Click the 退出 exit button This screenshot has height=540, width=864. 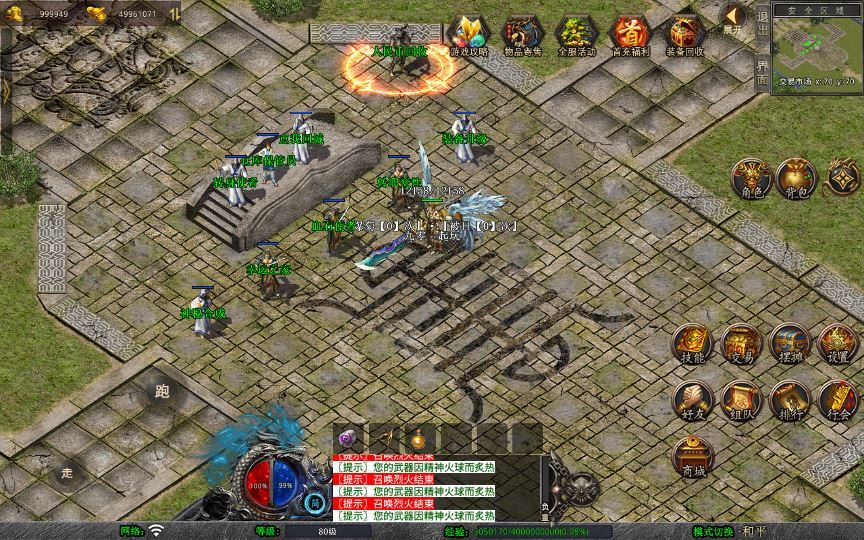[763, 28]
